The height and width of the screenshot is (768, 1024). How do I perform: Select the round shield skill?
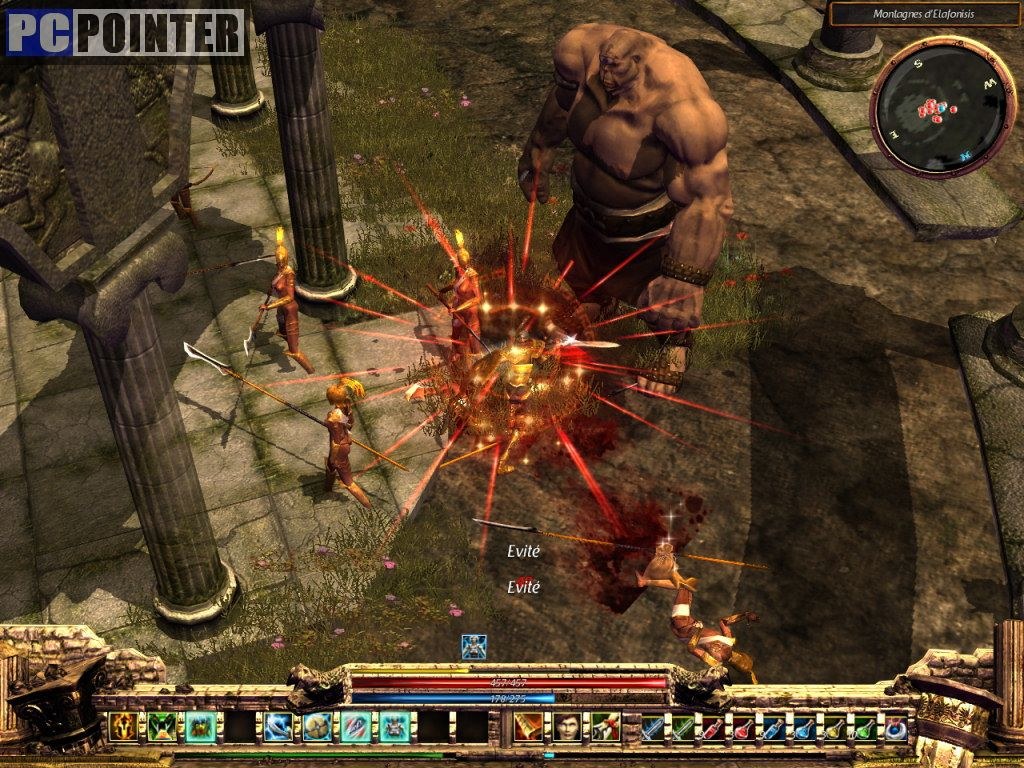coord(318,726)
